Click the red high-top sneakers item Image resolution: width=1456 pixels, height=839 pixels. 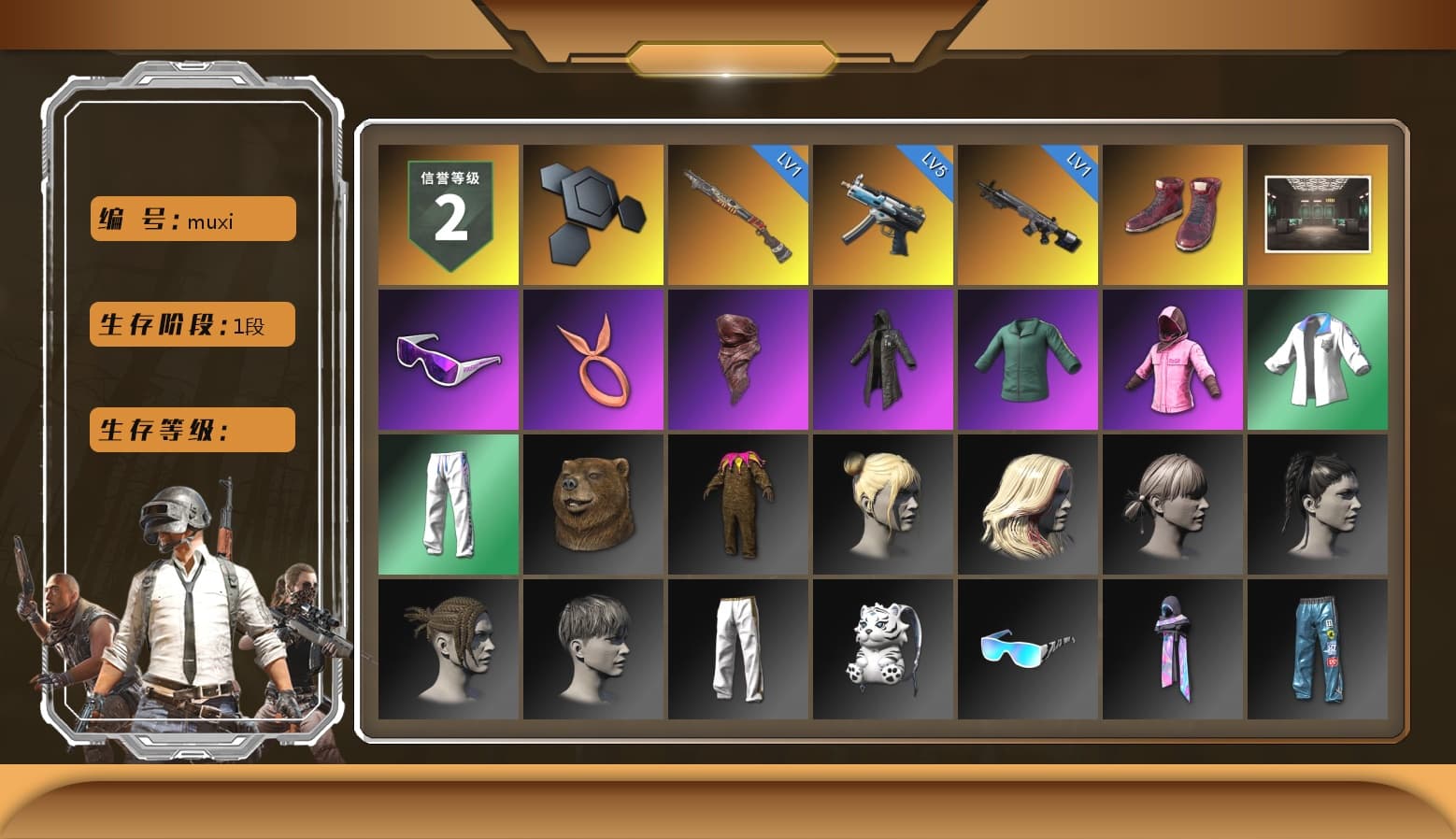(x=1173, y=213)
